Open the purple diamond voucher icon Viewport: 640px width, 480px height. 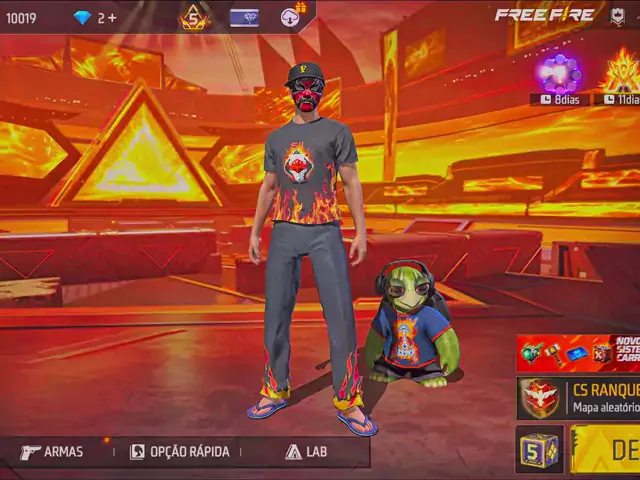pos(244,17)
